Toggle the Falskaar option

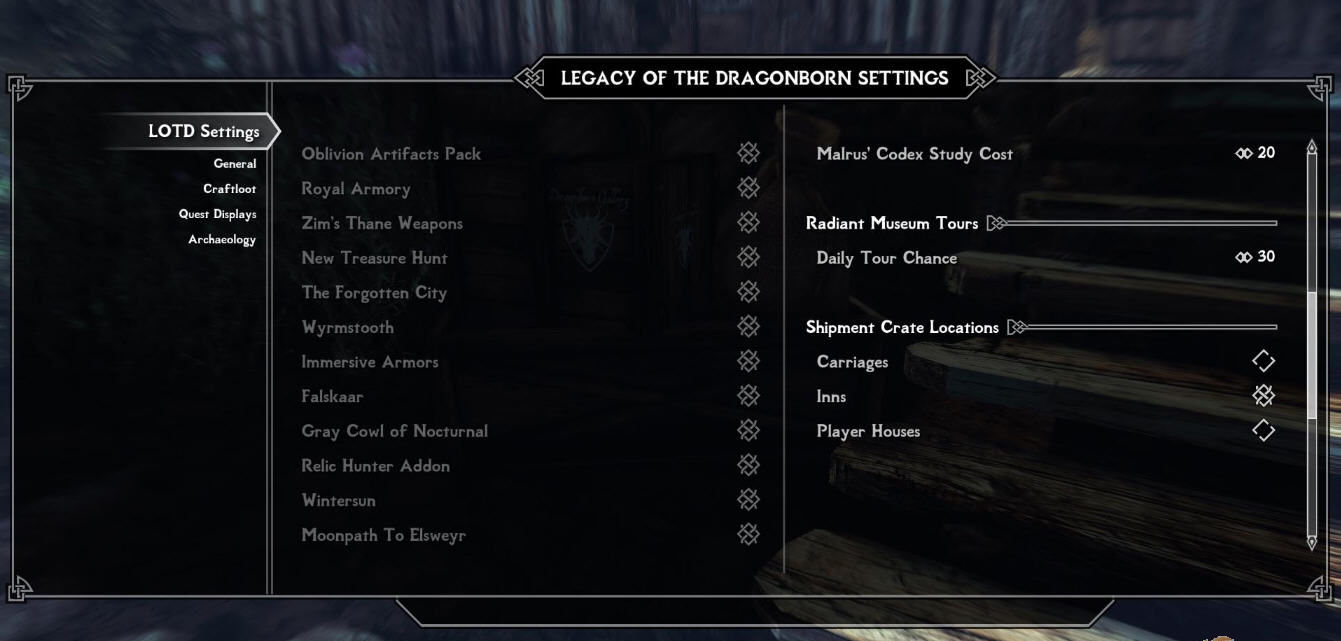pyautogui.click(x=748, y=396)
